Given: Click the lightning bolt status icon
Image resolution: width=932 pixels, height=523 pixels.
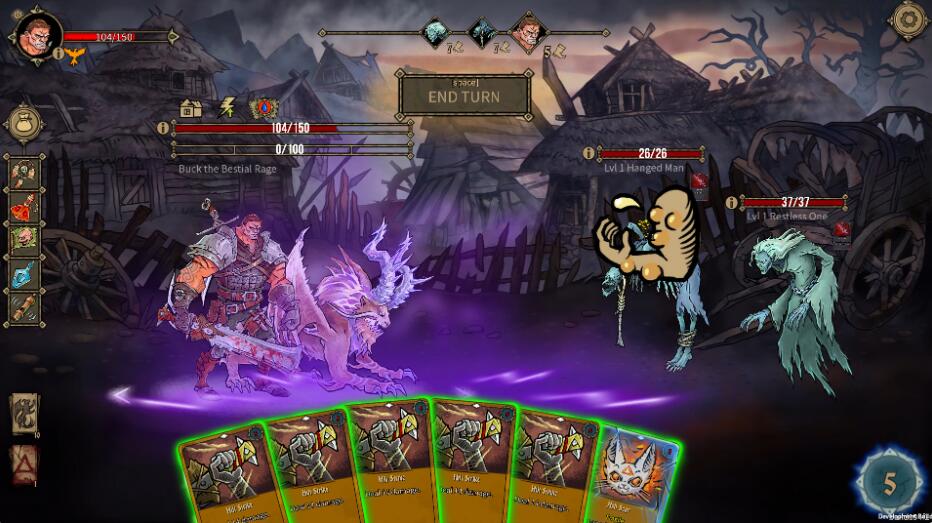Looking at the screenshot, I should 227,107.
